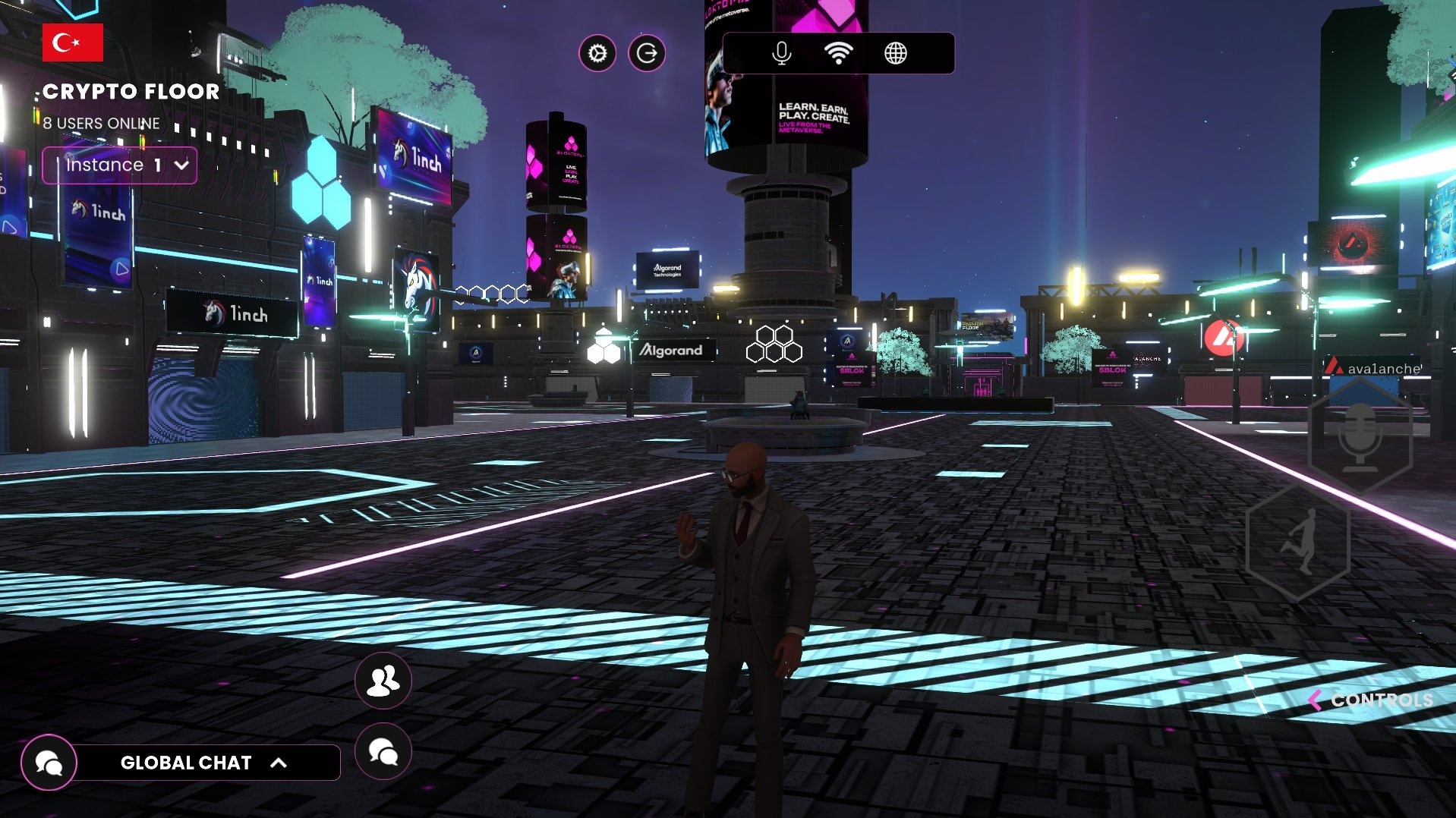1456x818 pixels.
Task: Select the Turkish flag icon
Action: pos(72,42)
